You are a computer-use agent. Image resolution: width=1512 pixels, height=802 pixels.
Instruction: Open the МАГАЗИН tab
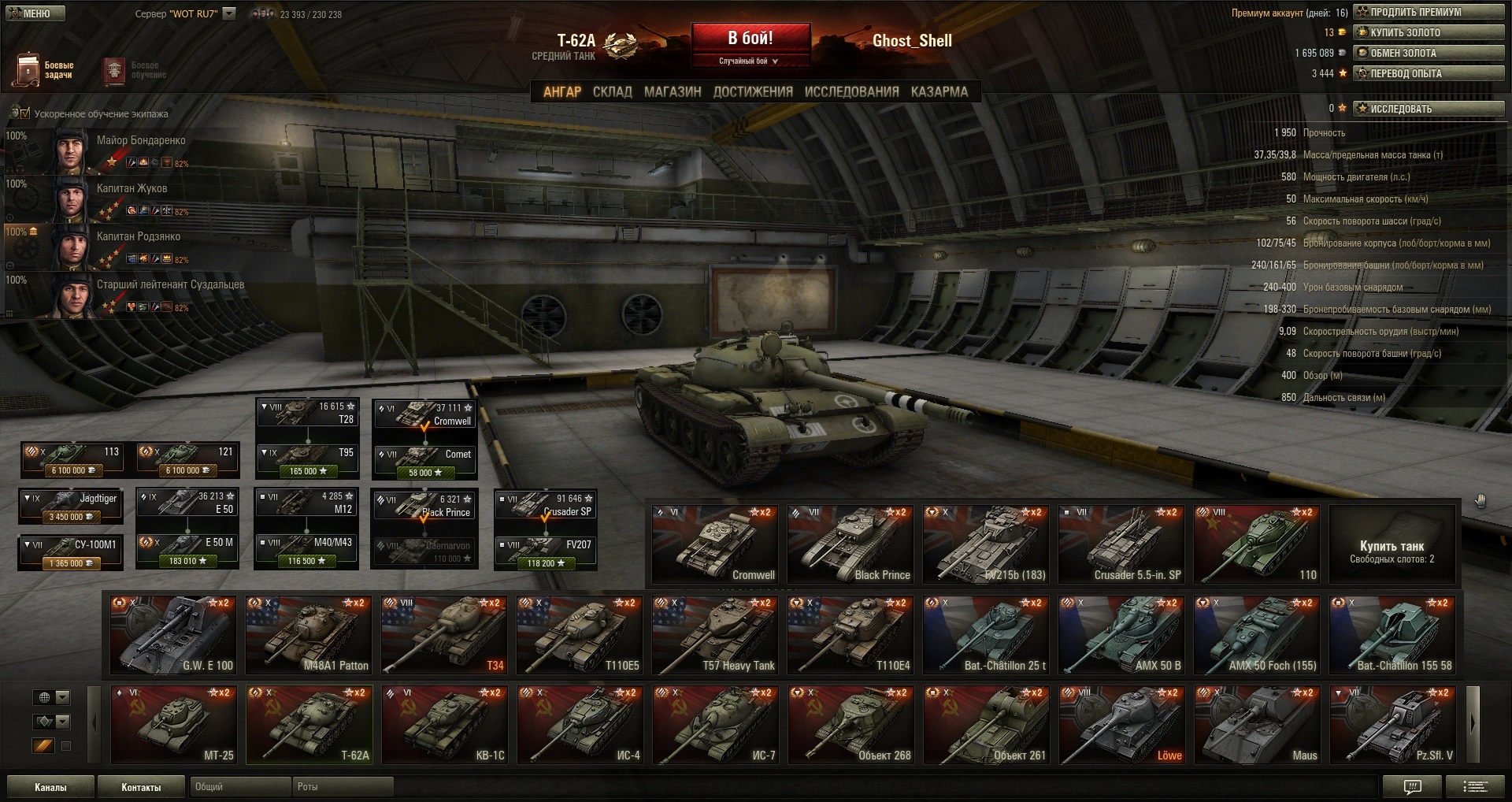click(x=673, y=92)
